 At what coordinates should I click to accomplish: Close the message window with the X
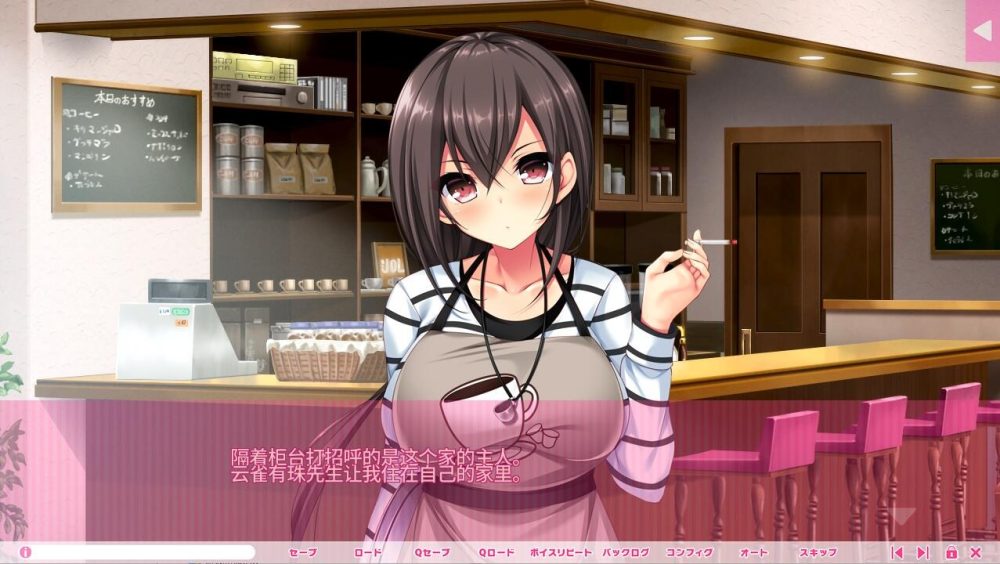[x=976, y=552]
